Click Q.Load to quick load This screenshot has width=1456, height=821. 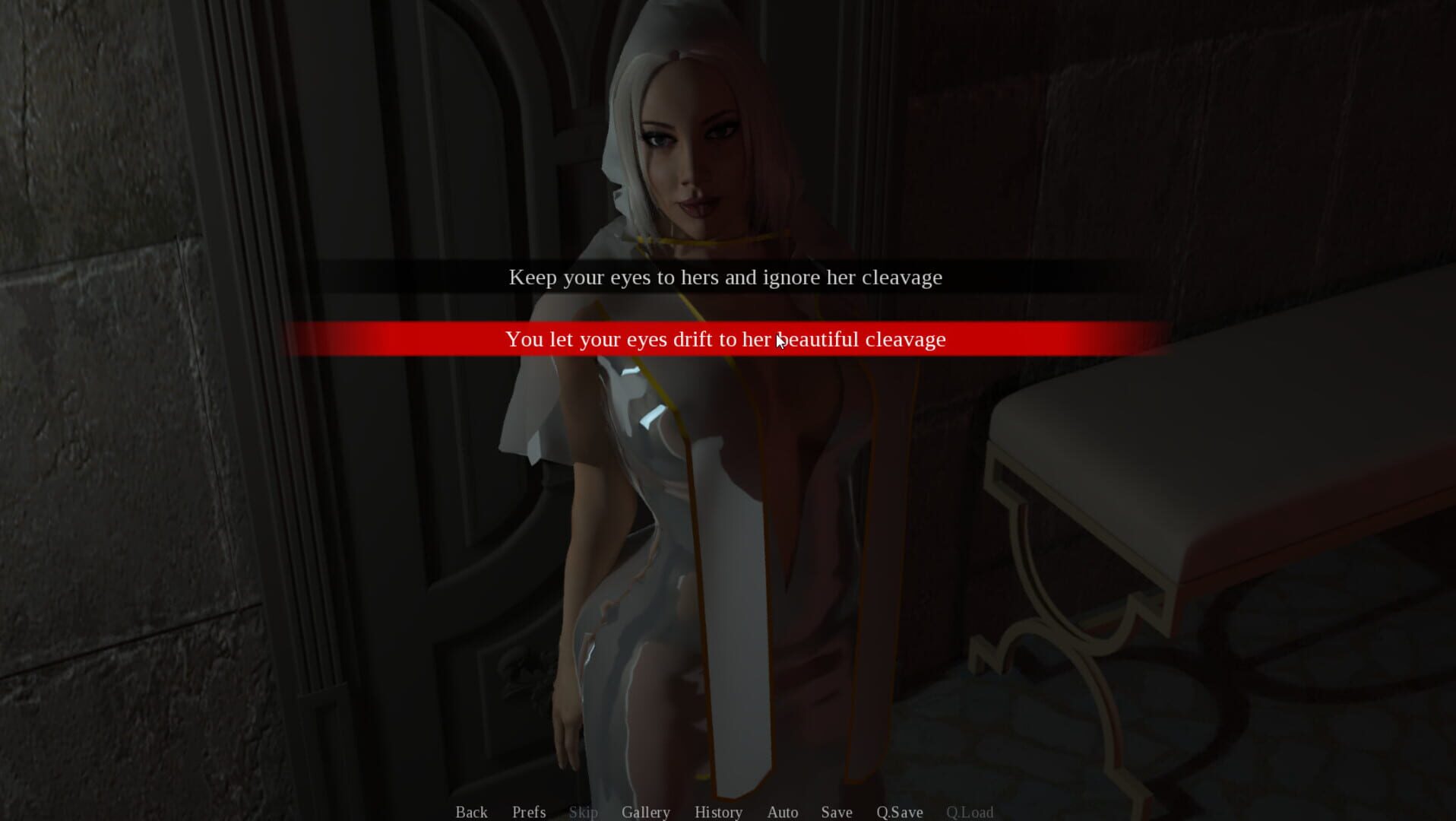(970, 812)
